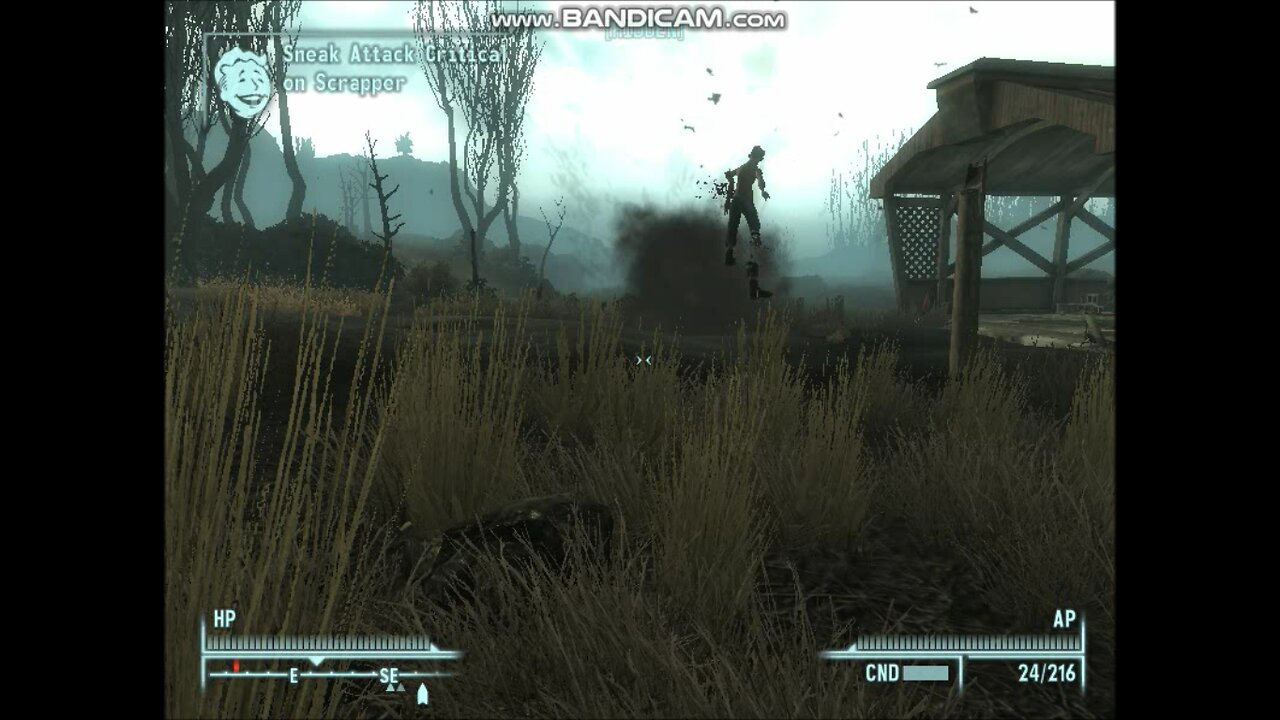
Task: Toggle the SE compass heading marker
Action: click(x=390, y=677)
